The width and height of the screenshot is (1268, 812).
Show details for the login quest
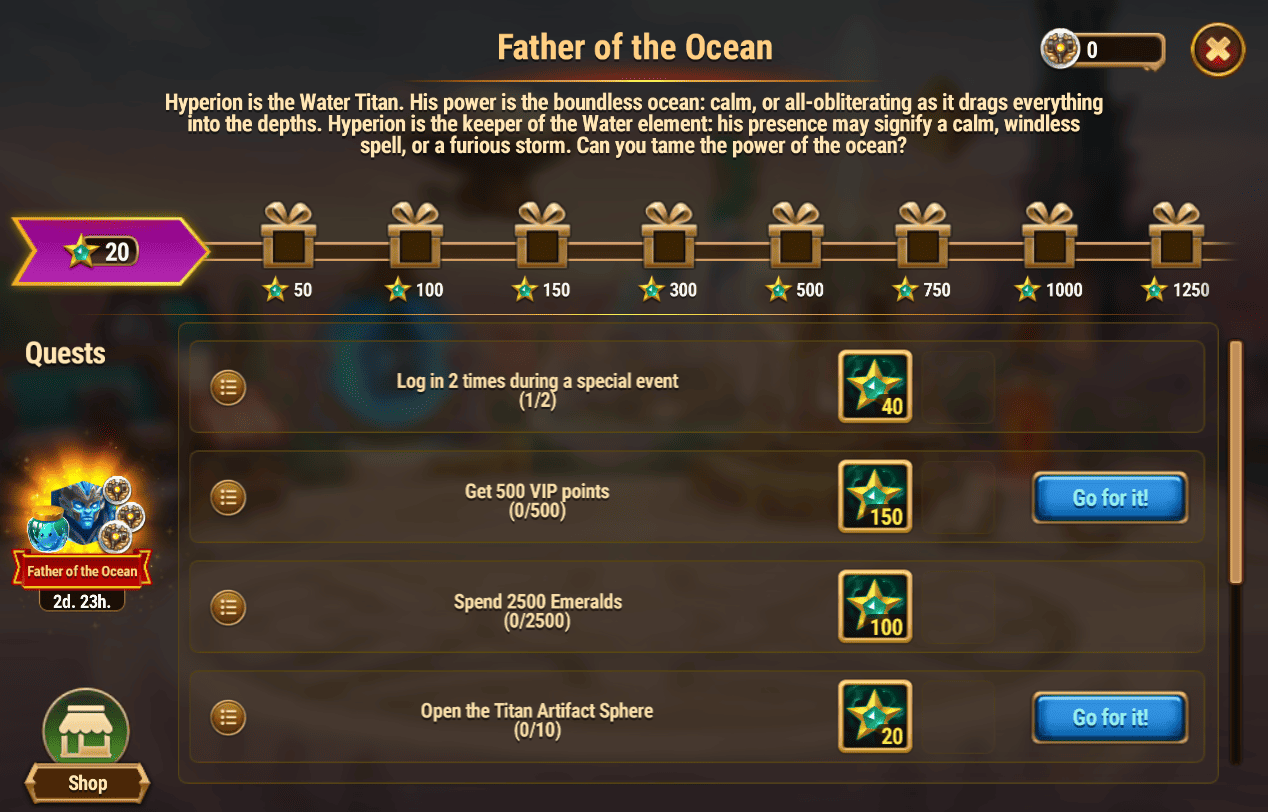click(x=229, y=387)
